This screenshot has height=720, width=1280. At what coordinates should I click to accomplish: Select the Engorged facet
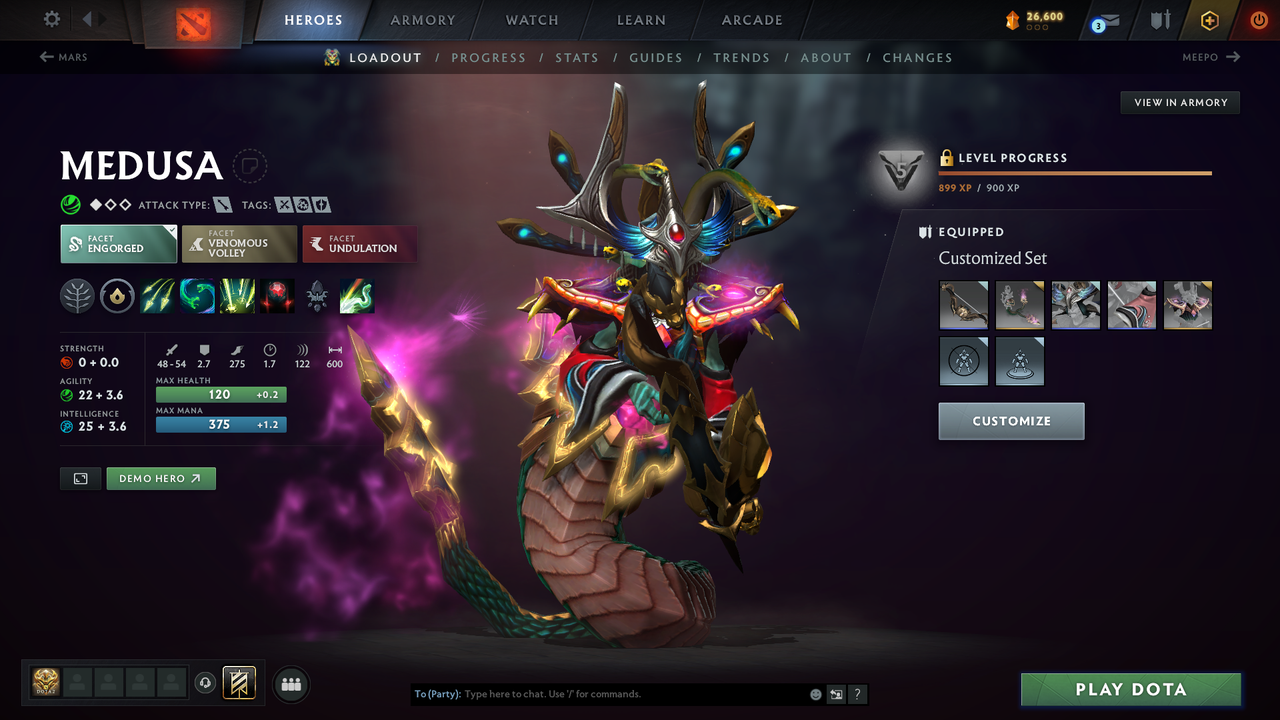pyautogui.click(x=118, y=243)
